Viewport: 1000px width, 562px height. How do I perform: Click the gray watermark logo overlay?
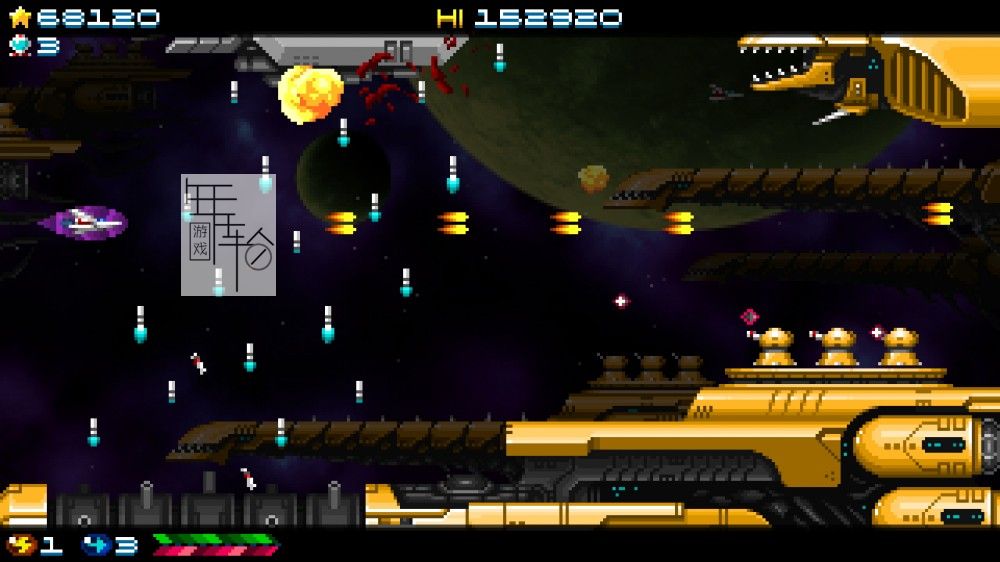228,235
